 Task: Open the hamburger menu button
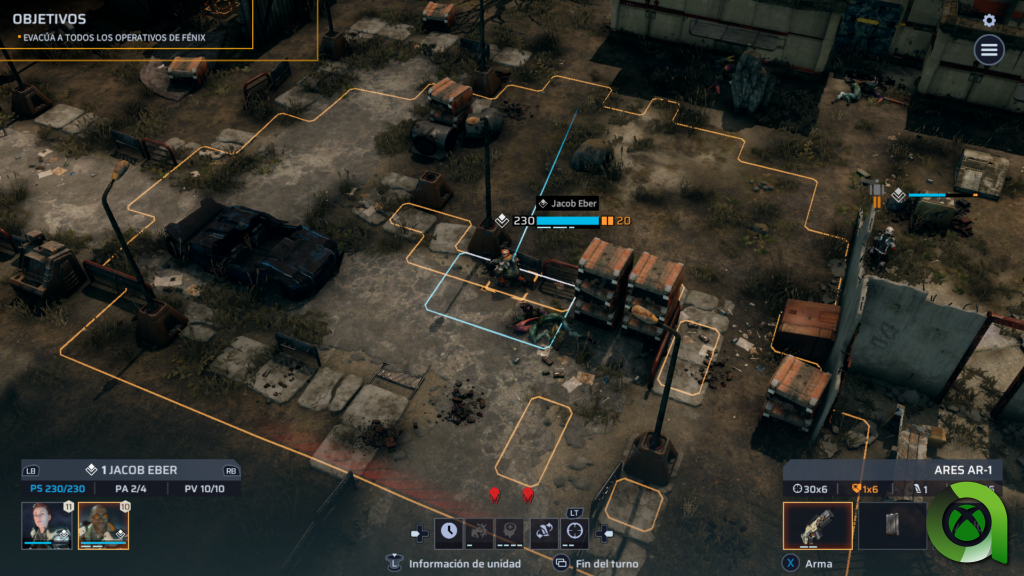tap(989, 49)
